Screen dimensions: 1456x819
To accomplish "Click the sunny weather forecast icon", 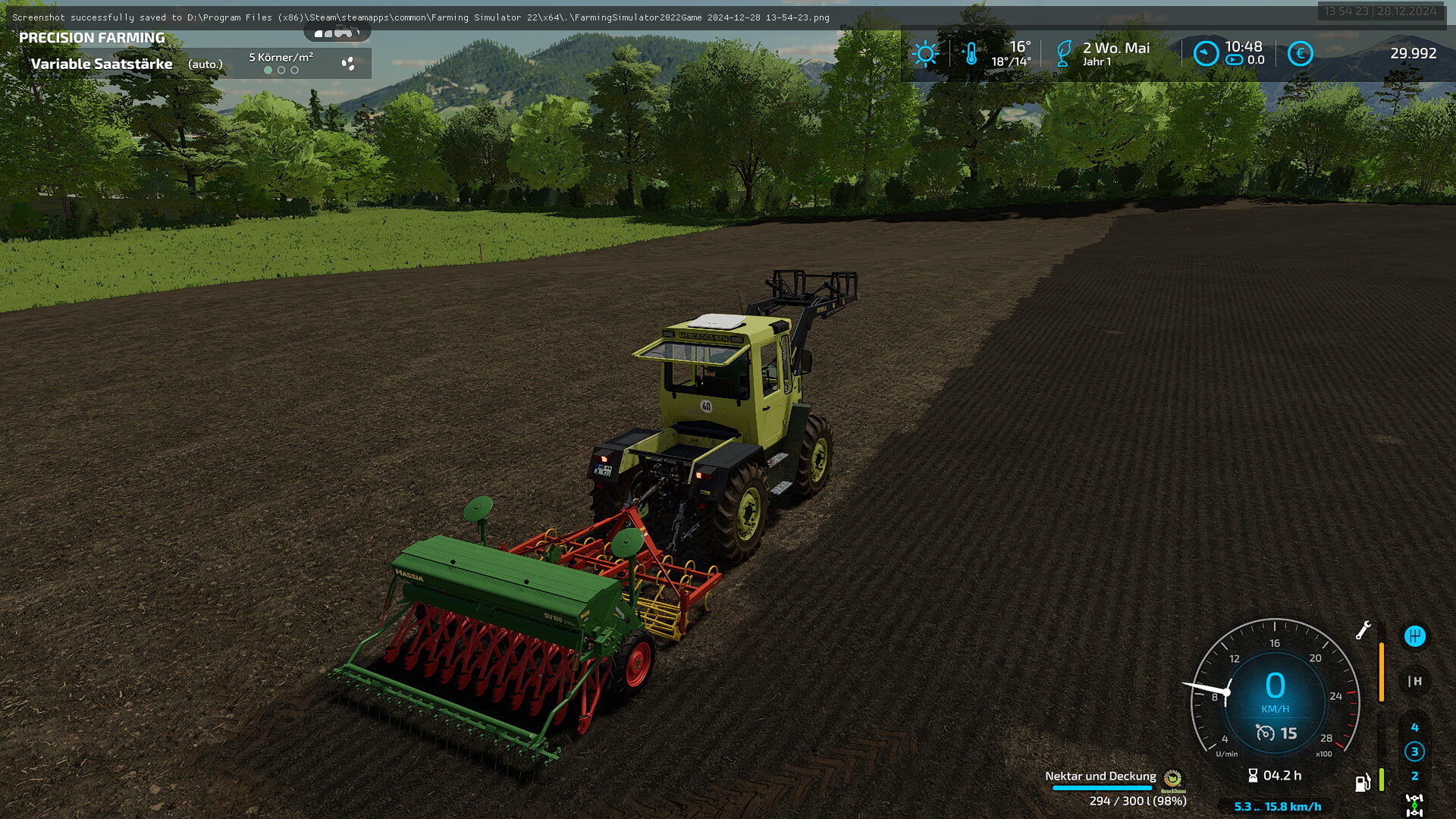I will click(x=925, y=54).
